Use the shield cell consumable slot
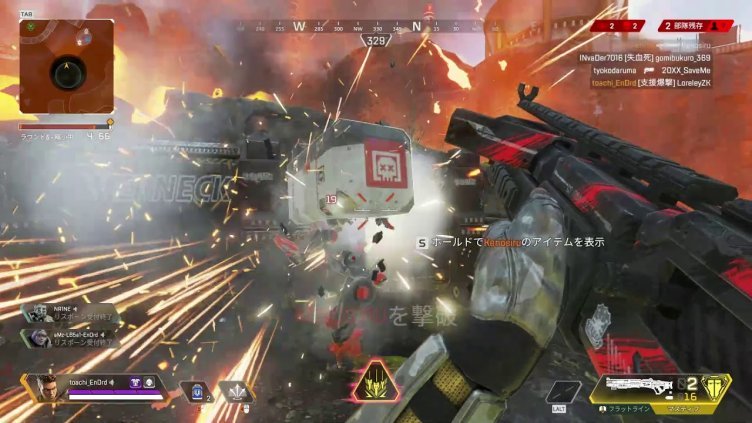Screen dimensions: 752x423 (x=195, y=392)
